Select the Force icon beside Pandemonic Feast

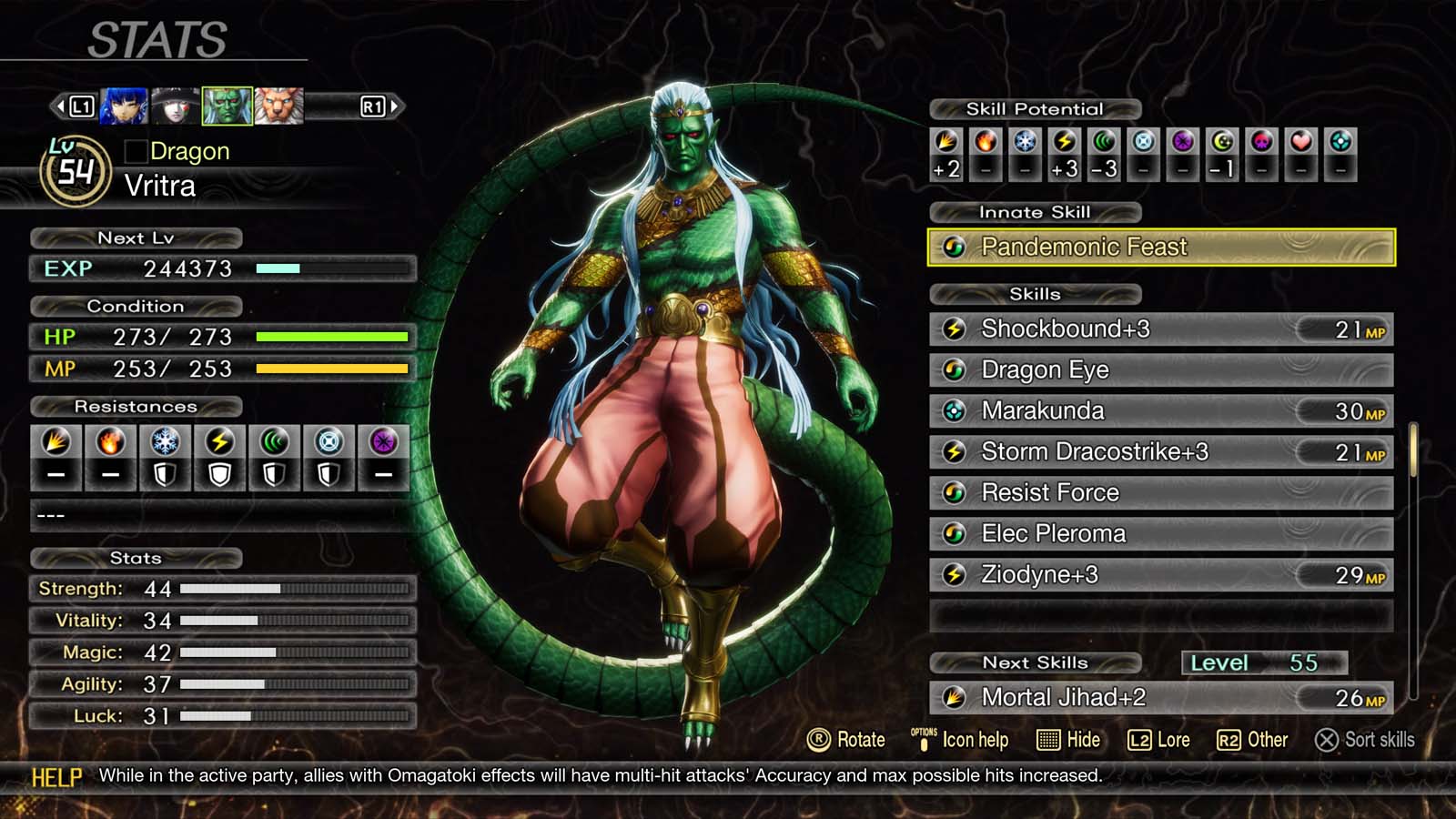[955, 247]
